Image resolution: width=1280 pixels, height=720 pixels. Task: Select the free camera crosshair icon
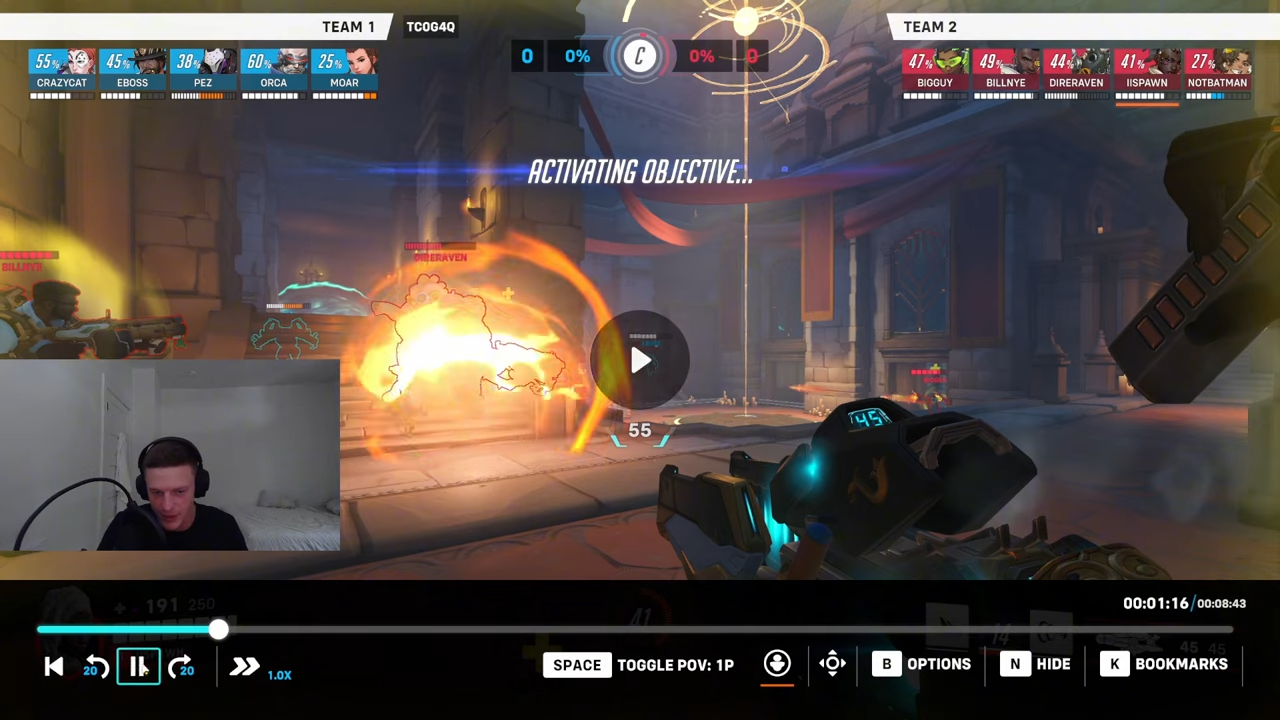[832, 664]
